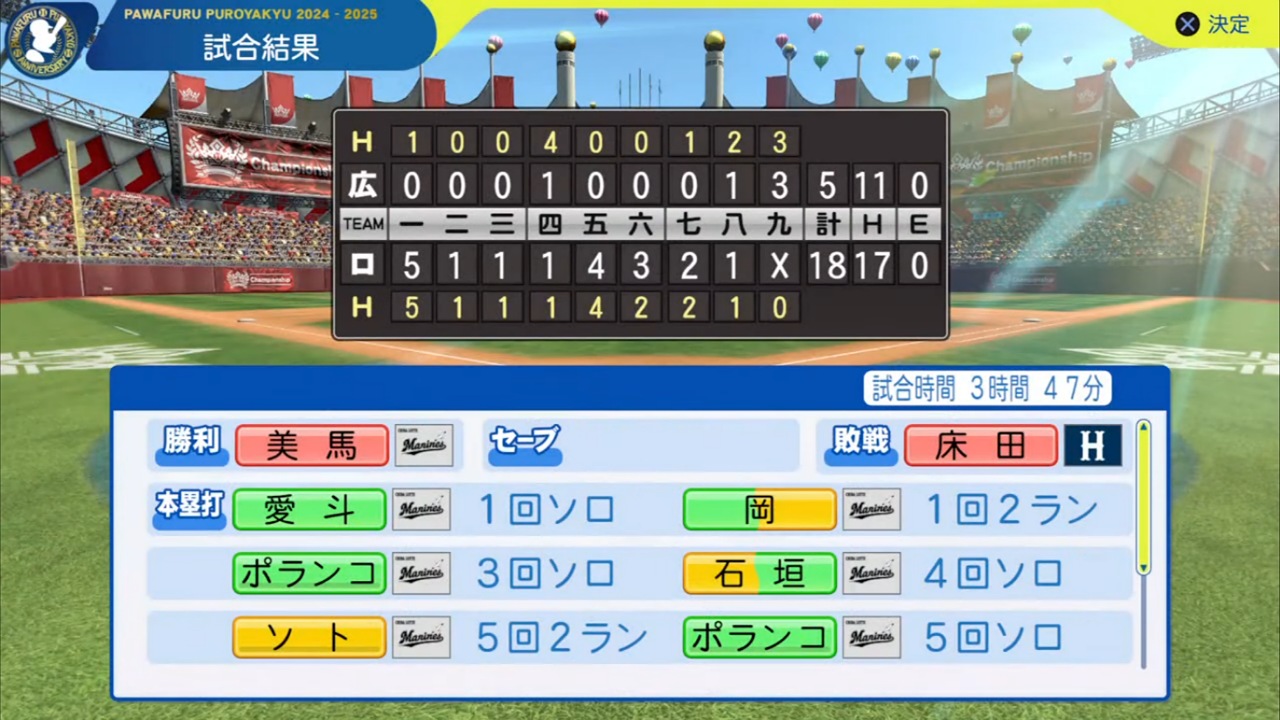Click losing pitcher 床田's name plate
The height and width of the screenshot is (720, 1280).
coord(981,445)
